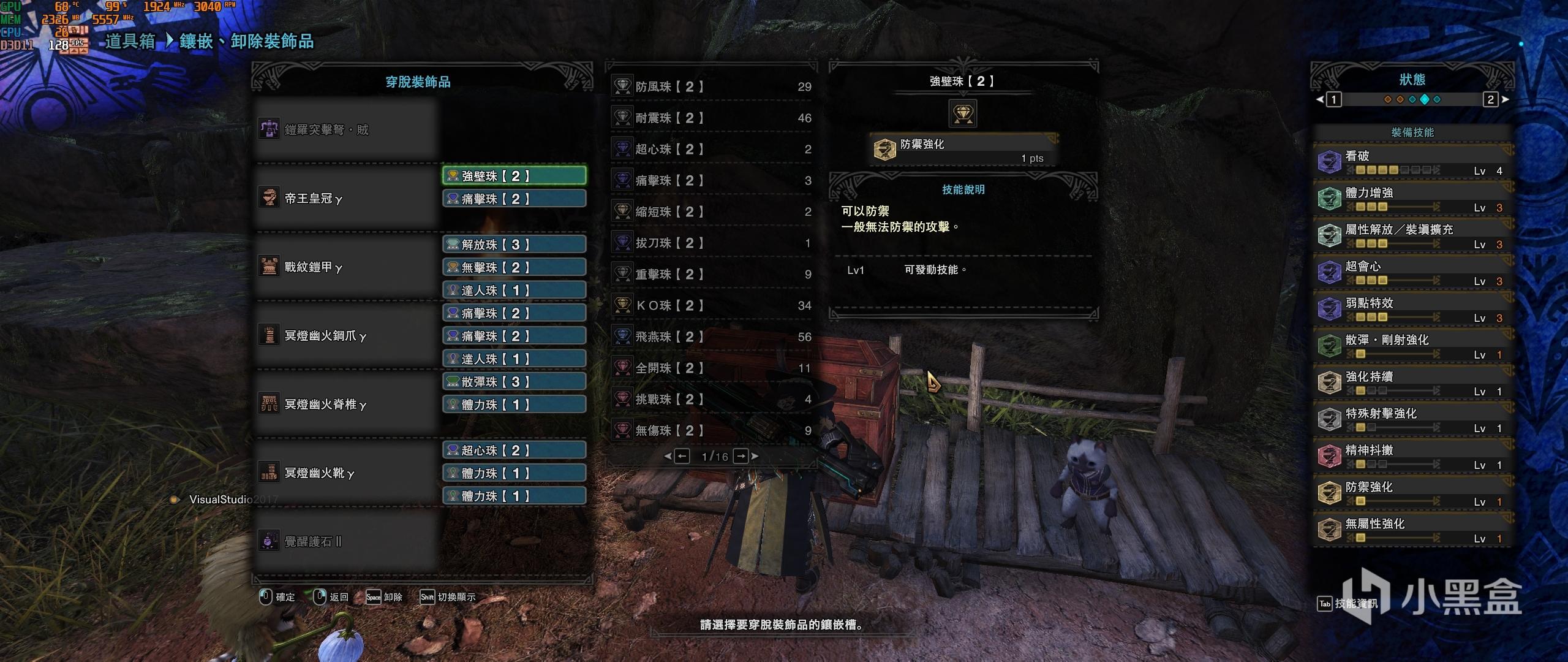The image size is (1568, 662).
Task: Go to next decoration list page
Action: click(742, 456)
